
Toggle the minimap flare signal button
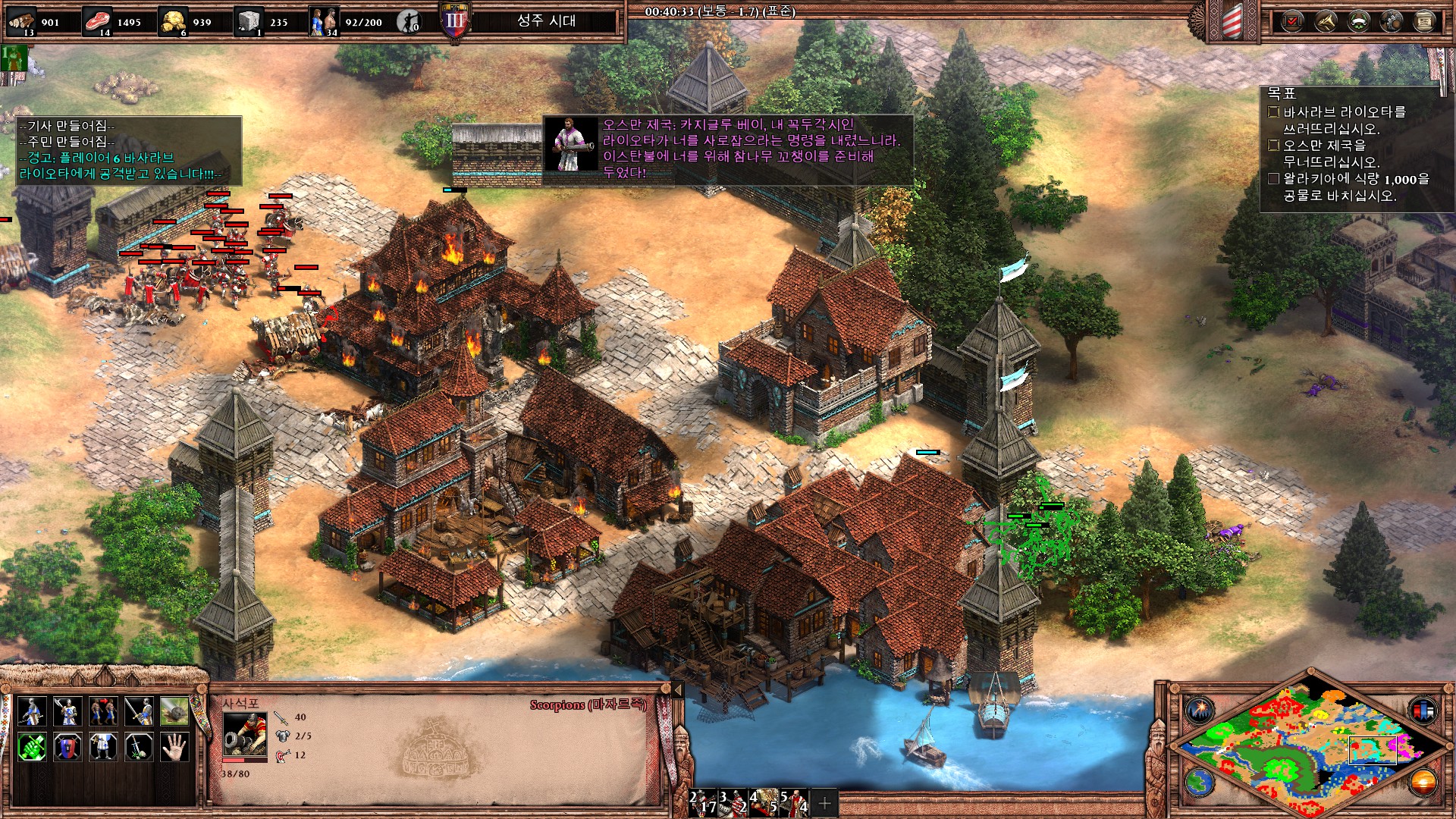click(1200, 711)
